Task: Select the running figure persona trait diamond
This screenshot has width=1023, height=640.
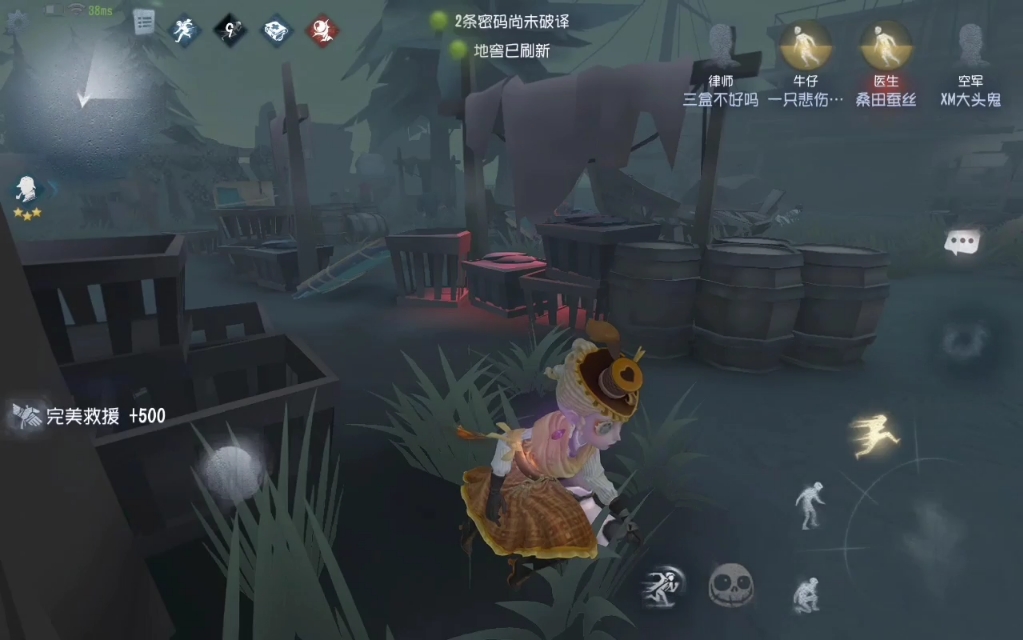Action: pos(183,30)
